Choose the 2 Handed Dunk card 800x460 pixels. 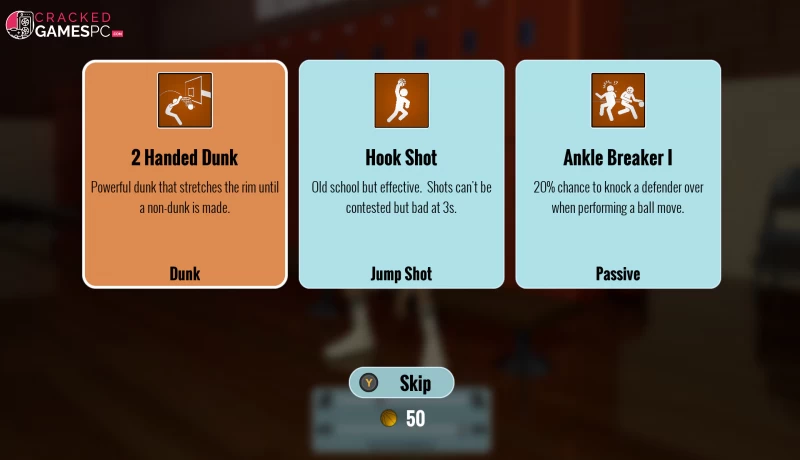pyautogui.click(x=185, y=174)
